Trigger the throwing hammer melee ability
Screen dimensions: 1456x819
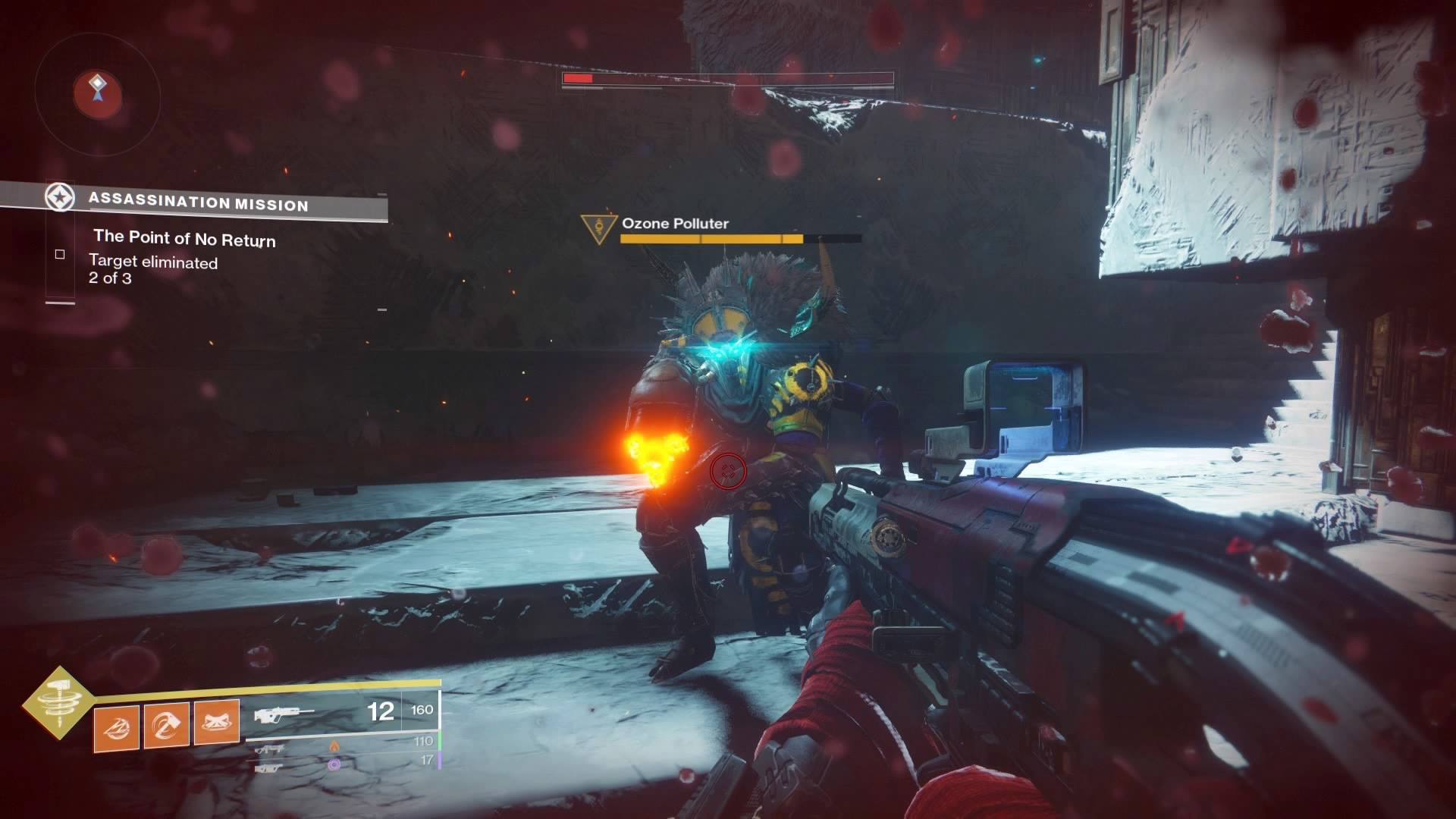click(x=166, y=726)
